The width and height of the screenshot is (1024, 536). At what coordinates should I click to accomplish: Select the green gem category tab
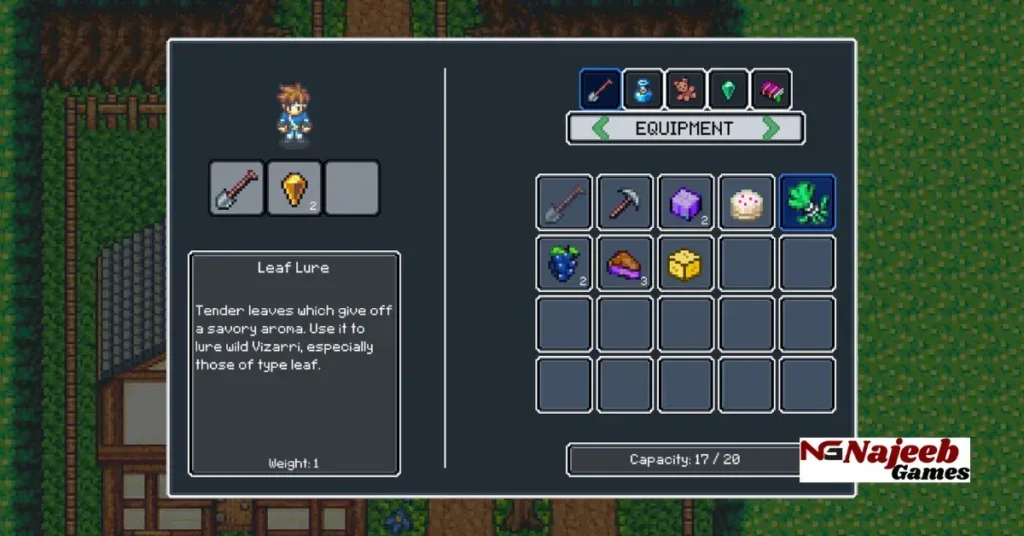pyautogui.click(x=728, y=90)
